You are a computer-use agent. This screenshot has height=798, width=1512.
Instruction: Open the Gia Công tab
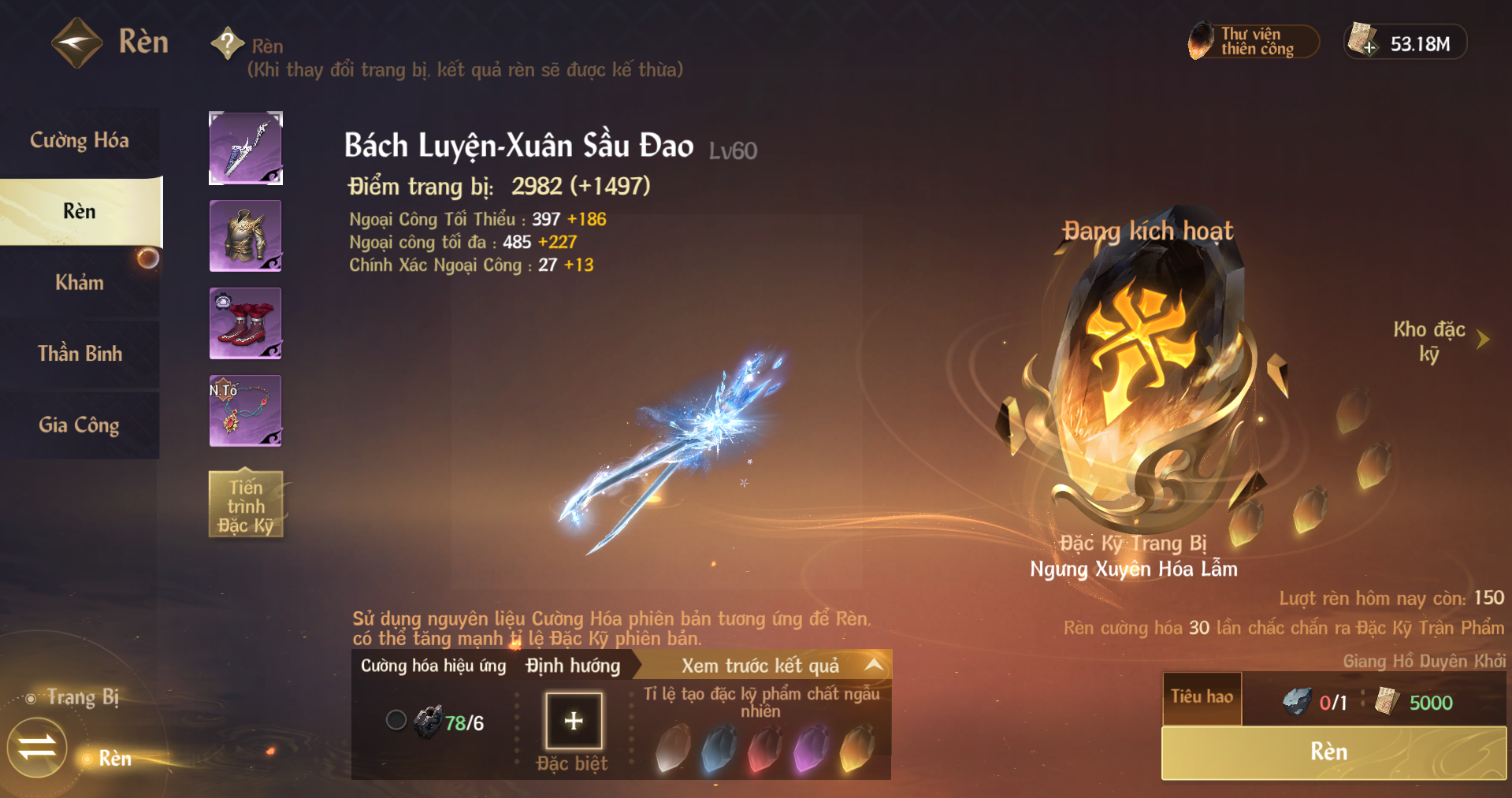[80, 425]
